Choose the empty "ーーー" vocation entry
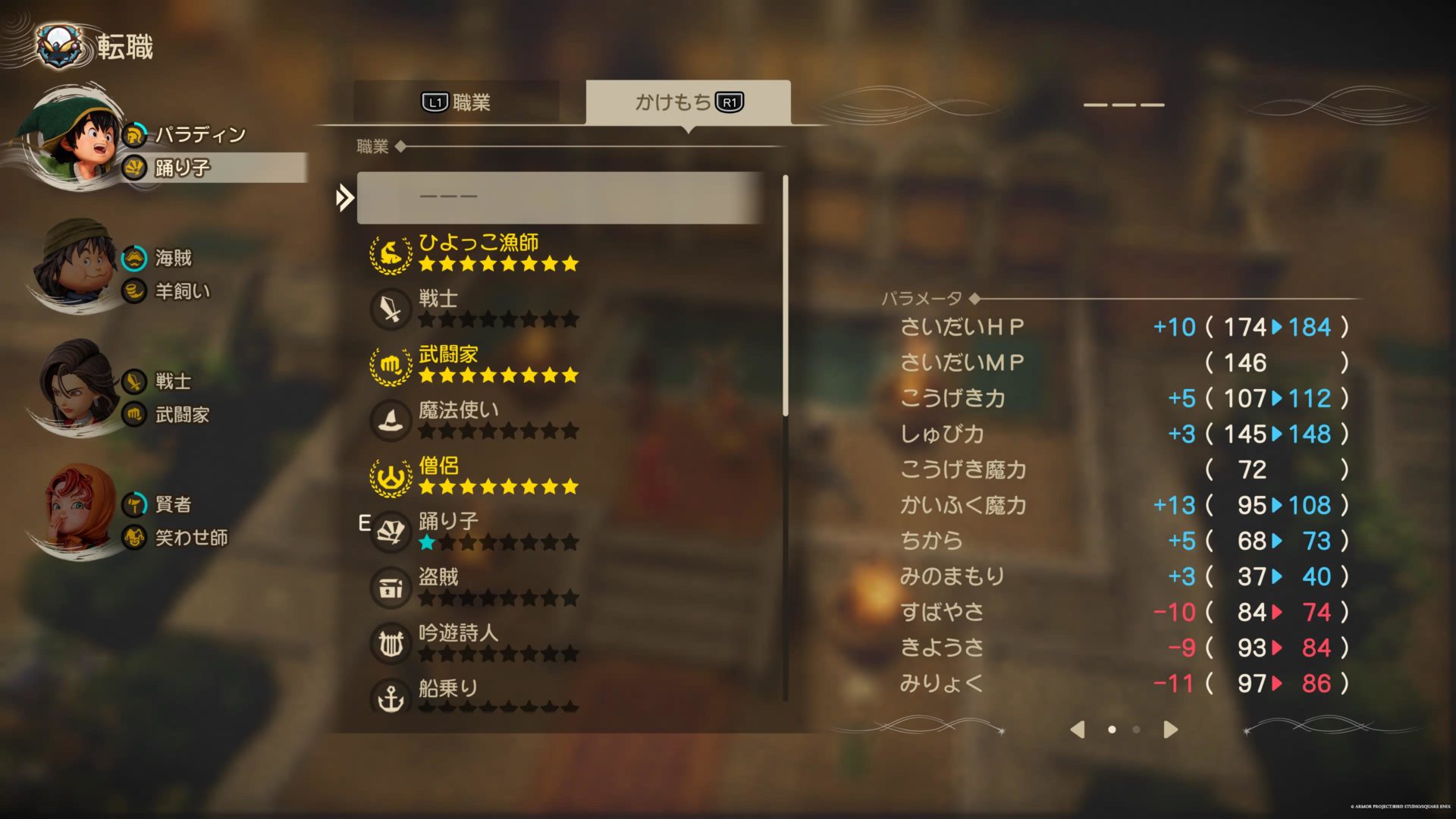This screenshot has width=1456, height=819. 560,197
